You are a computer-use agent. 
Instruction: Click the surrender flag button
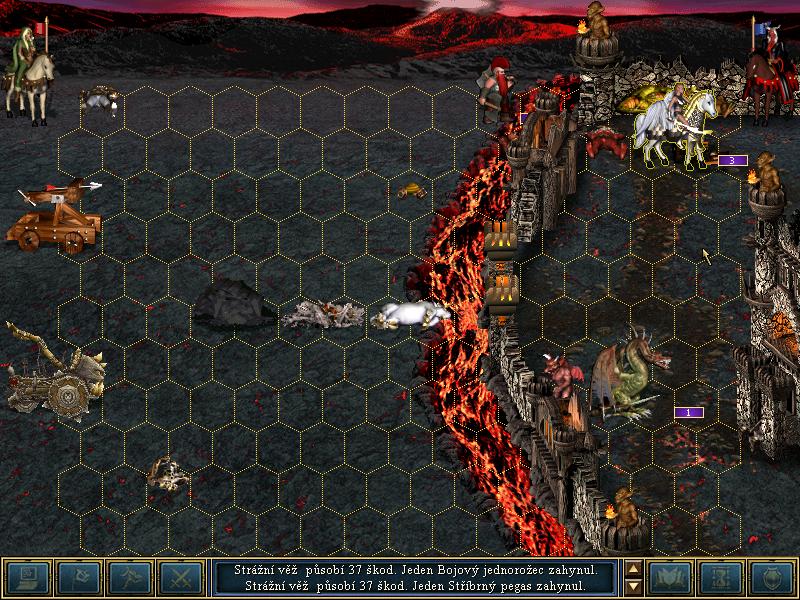[77, 577]
